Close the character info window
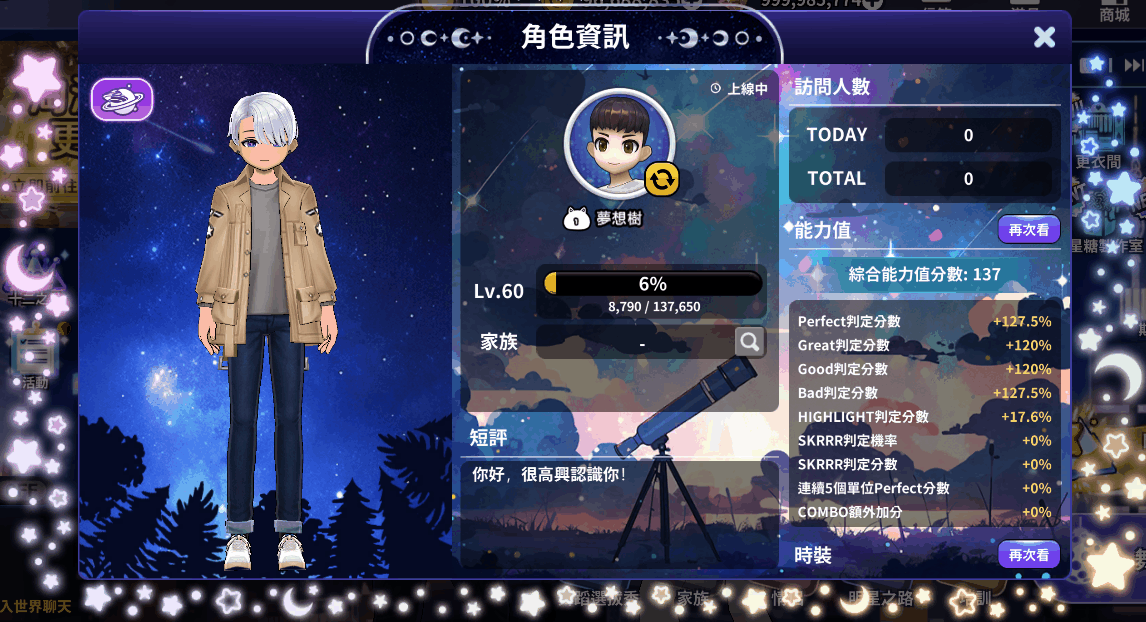The height and width of the screenshot is (622, 1146). click(x=1044, y=37)
